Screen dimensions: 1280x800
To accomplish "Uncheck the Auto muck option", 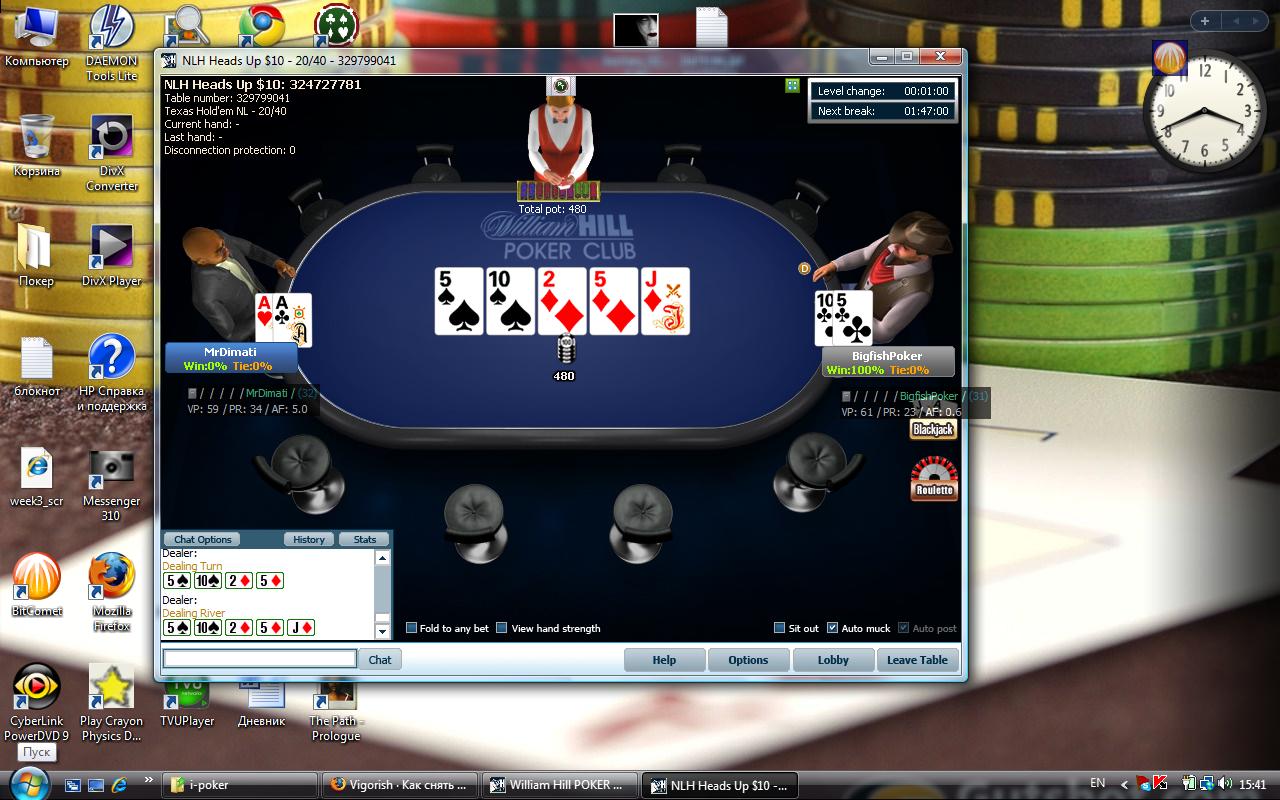I will coord(833,628).
